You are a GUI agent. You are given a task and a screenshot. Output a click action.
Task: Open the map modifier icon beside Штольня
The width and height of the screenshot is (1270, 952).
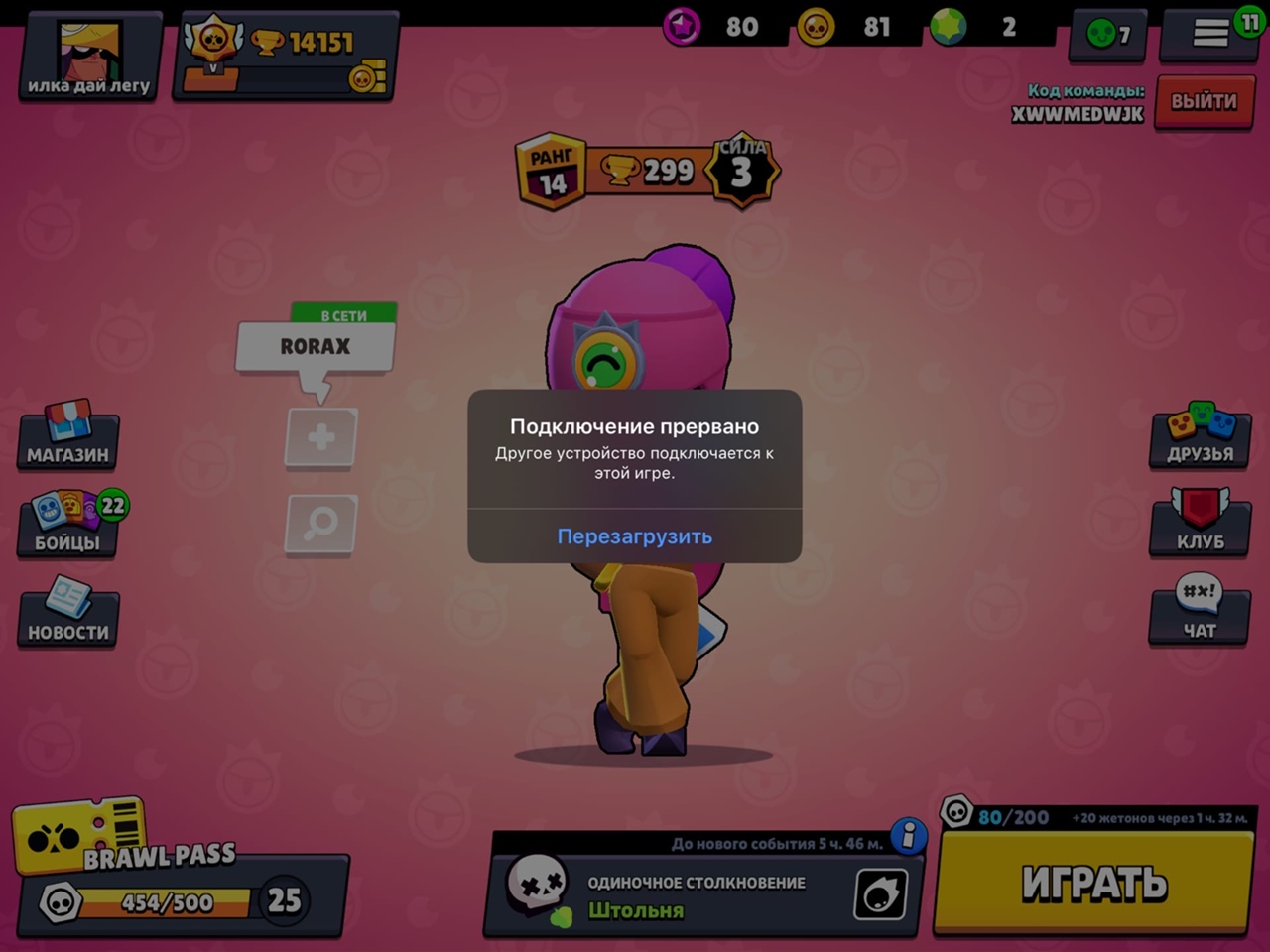880,893
